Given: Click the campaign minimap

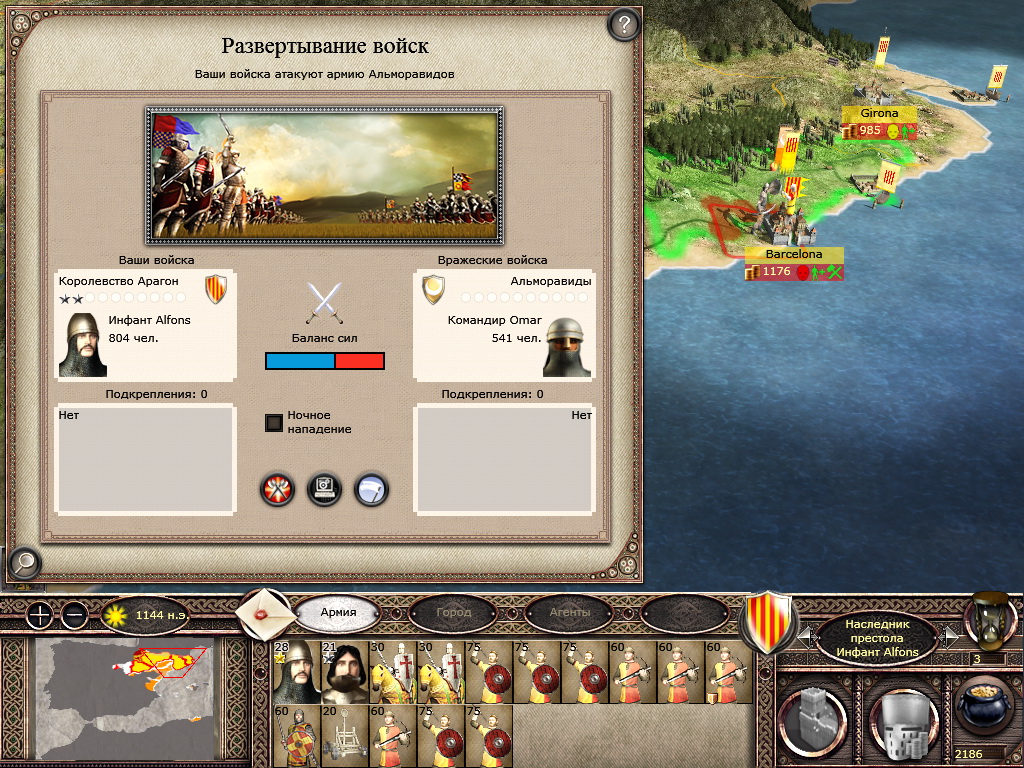Looking at the screenshot, I should 126,700.
